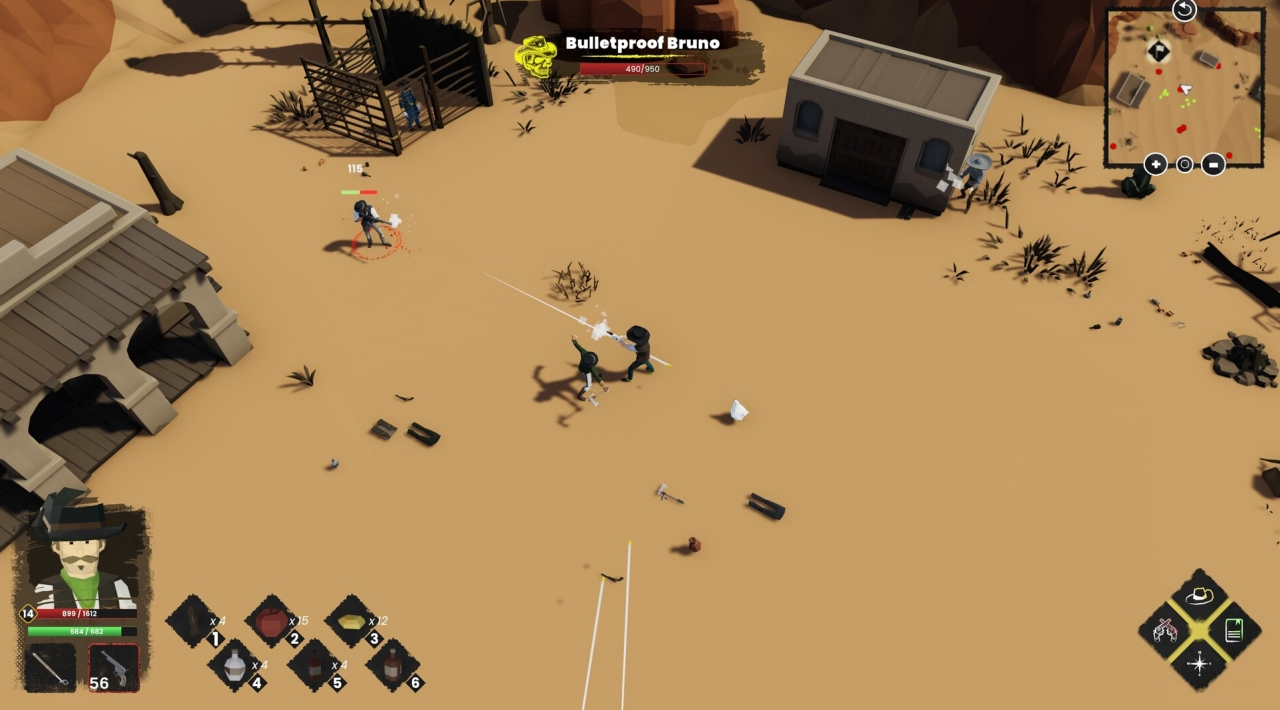Image resolution: width=1280 pixels, height=710 pixels.
Task: Eat the red apple in slot 2
Action: (x=272, y=621)
